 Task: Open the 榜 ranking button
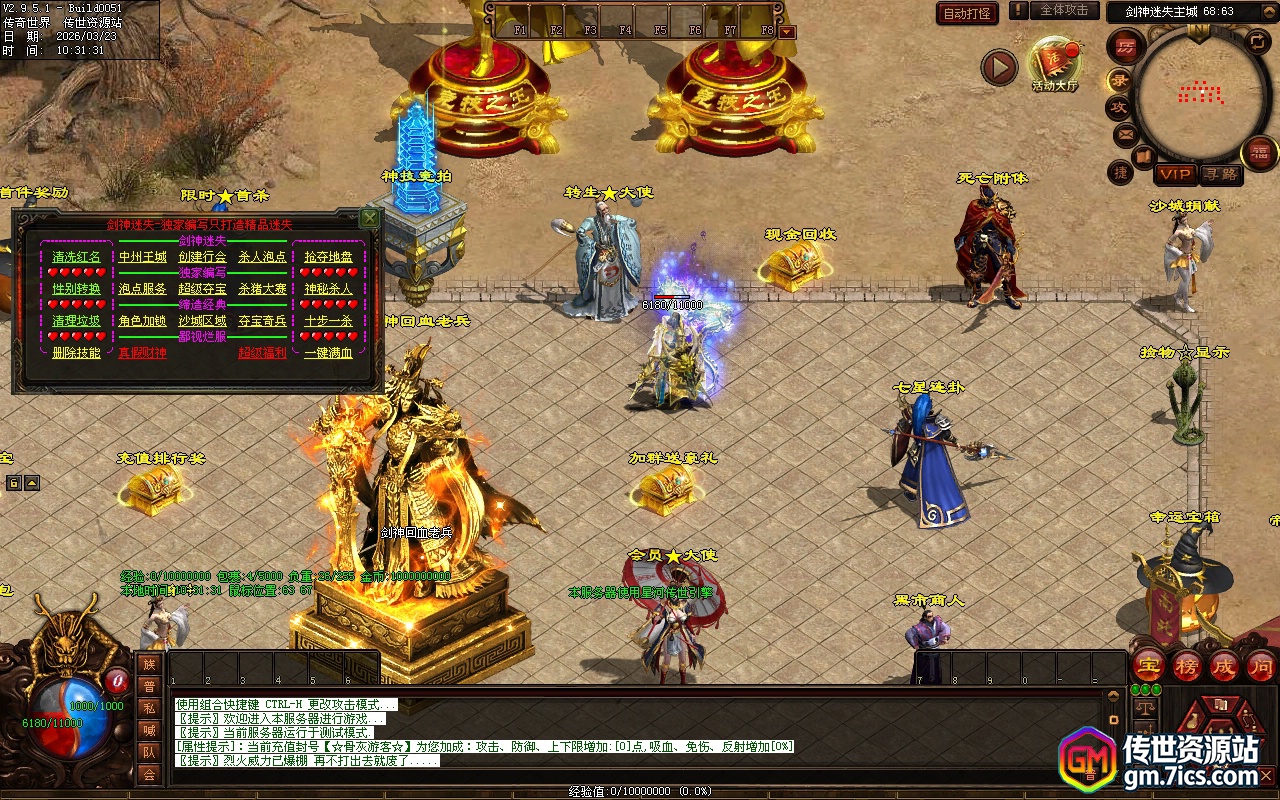tap(1186, 666)
